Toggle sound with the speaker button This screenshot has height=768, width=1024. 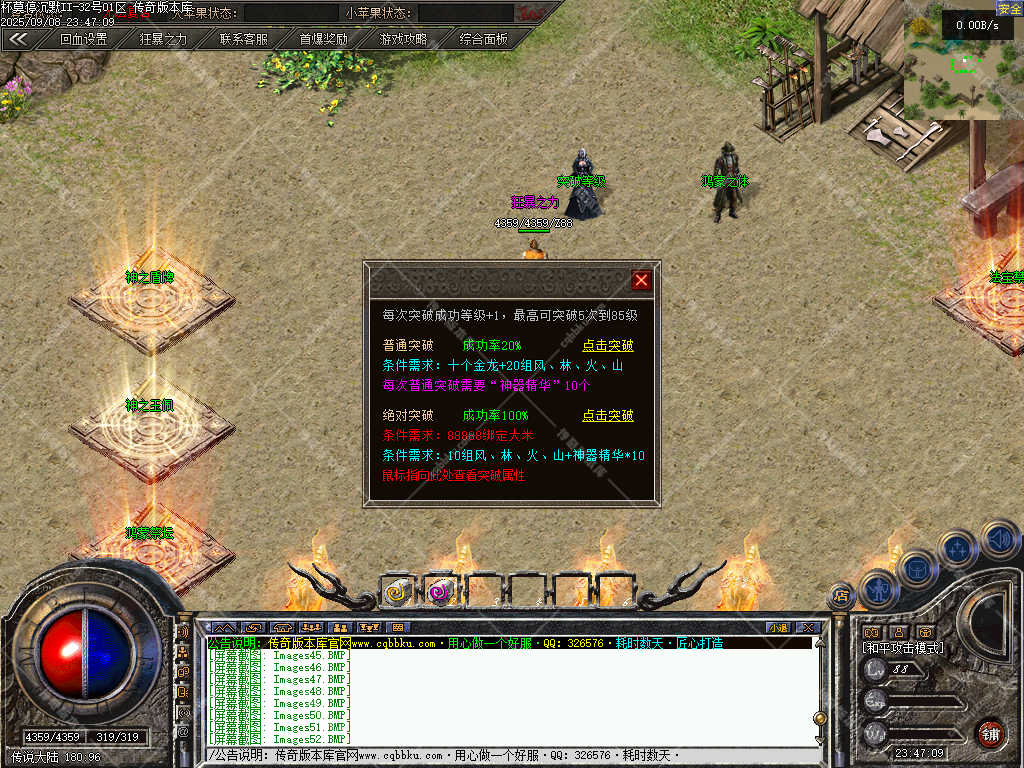(998, 540)
